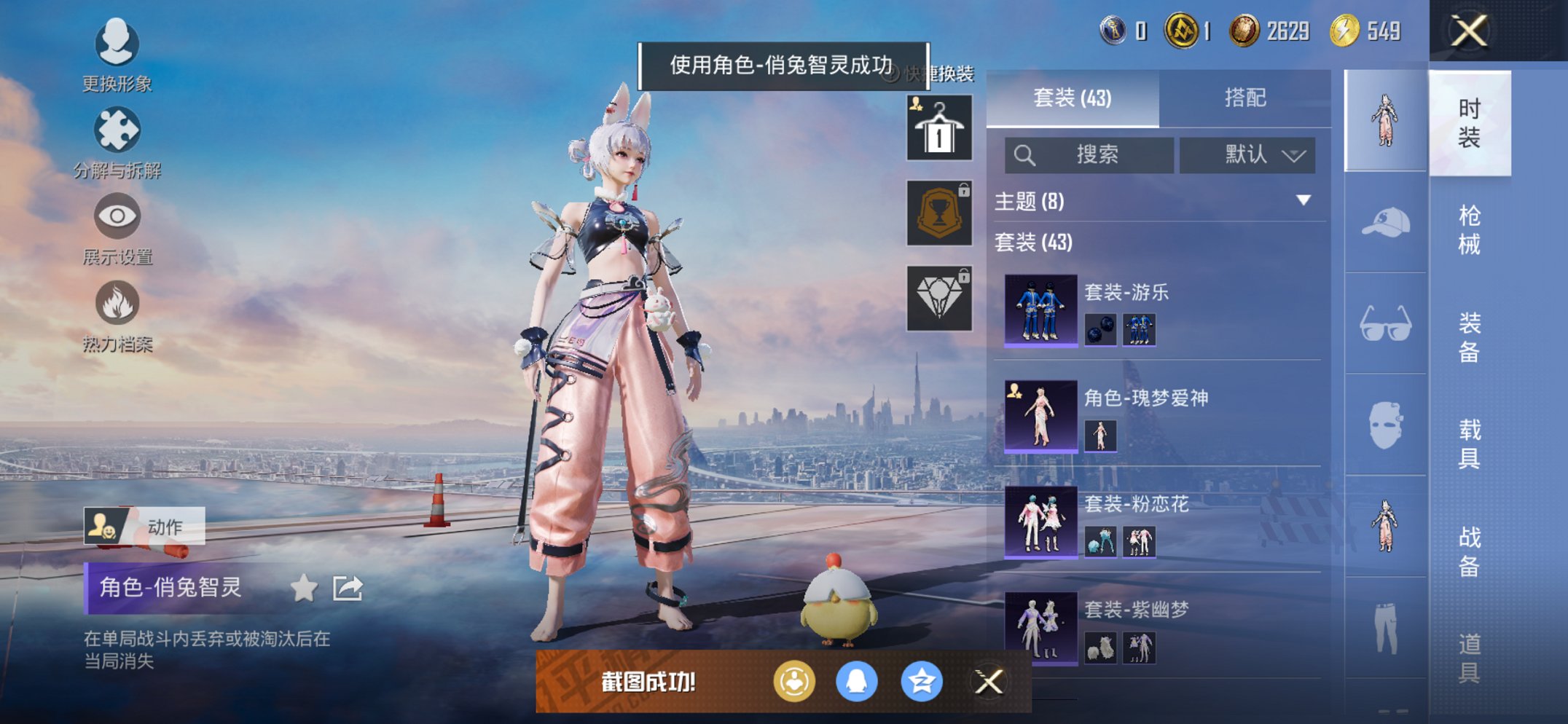Screen dimensions: 1568x724
Task: Open 展示设置 display settings
Action: click(117, 217)
